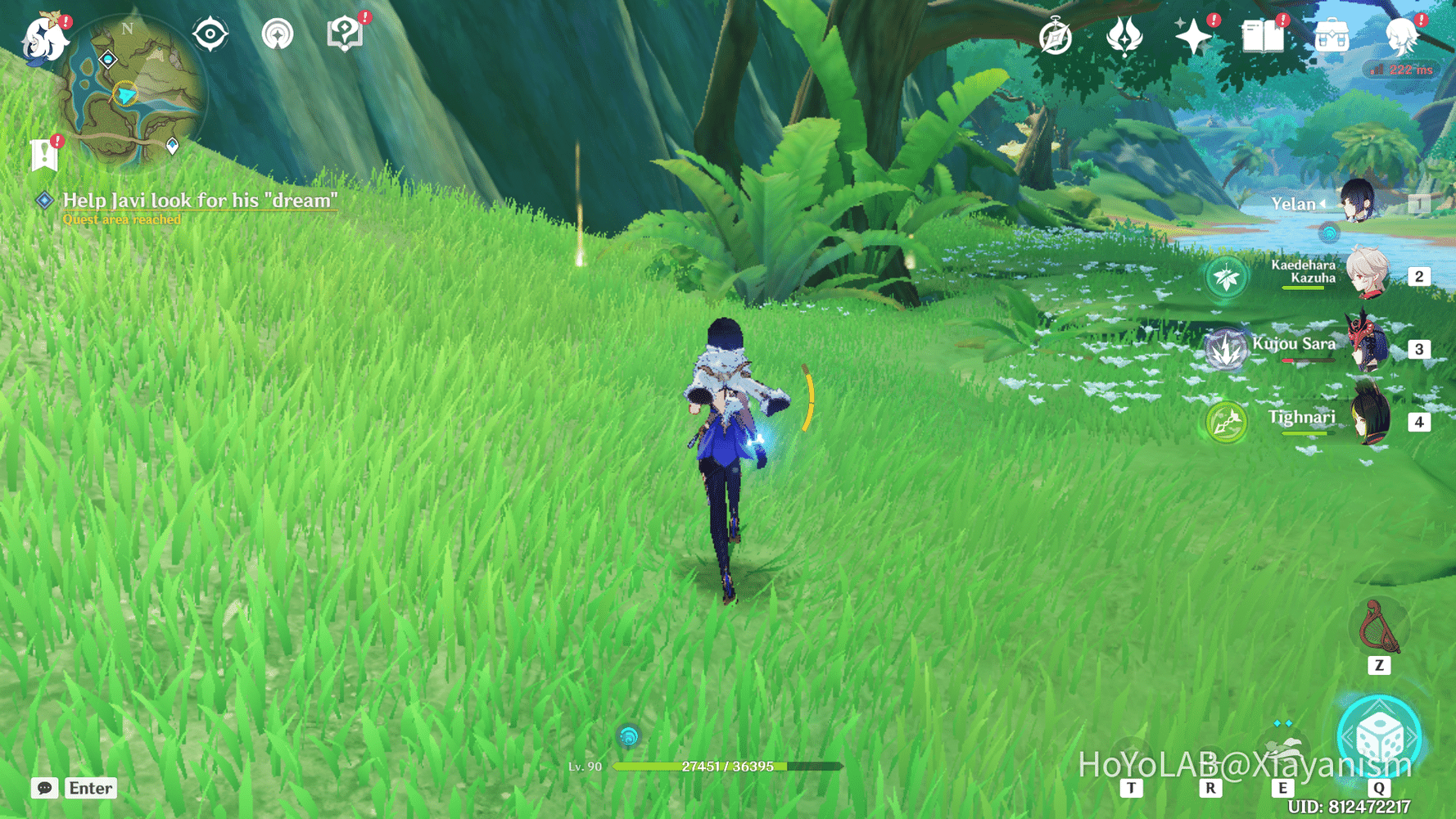Open the Inventory backpack icon

1331,34
